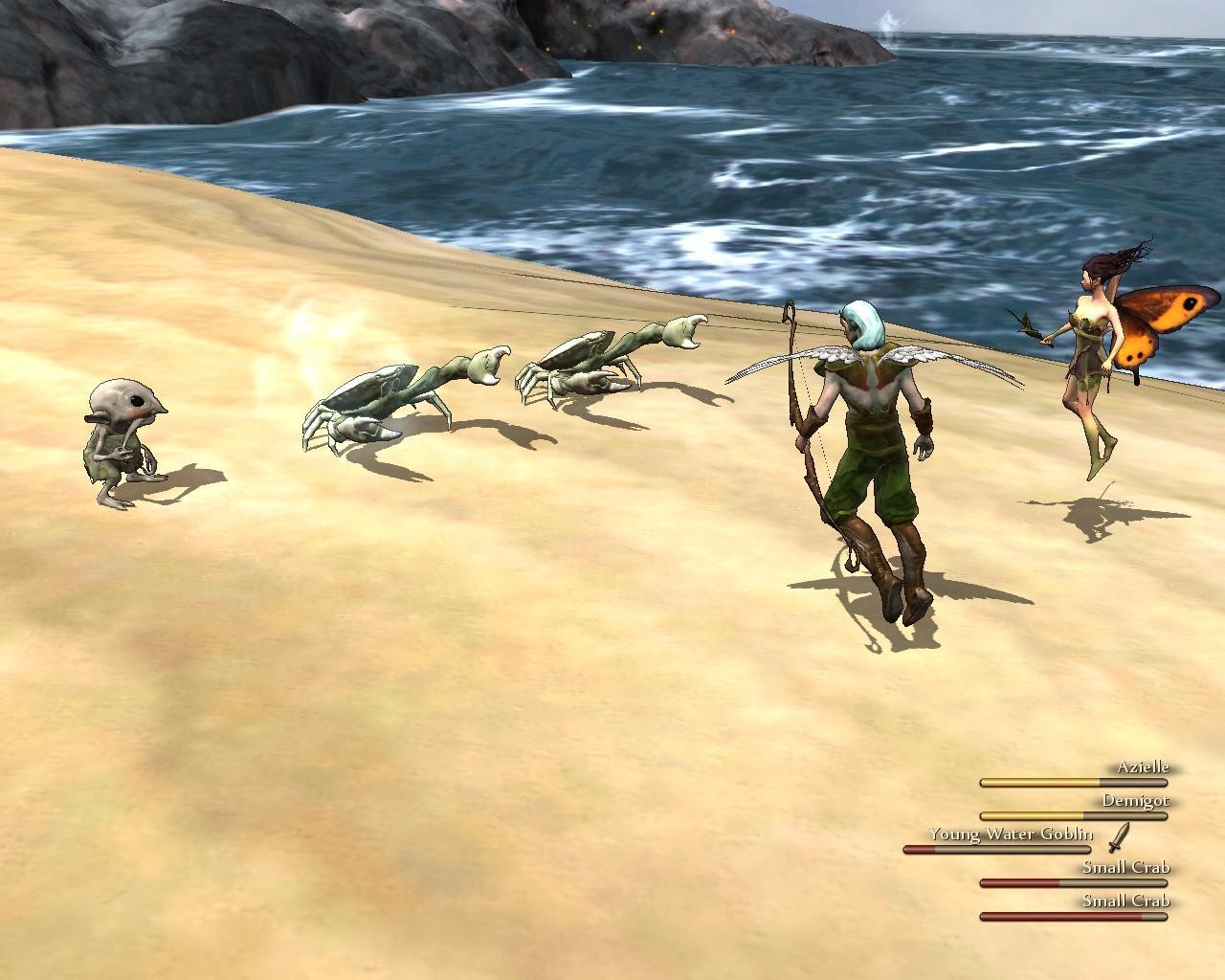Viewport: 1225px width, 980px height.
Task: Select Young Water Goblin in the combatant list
Action: pyautogui.click(x=1010, y=835)
